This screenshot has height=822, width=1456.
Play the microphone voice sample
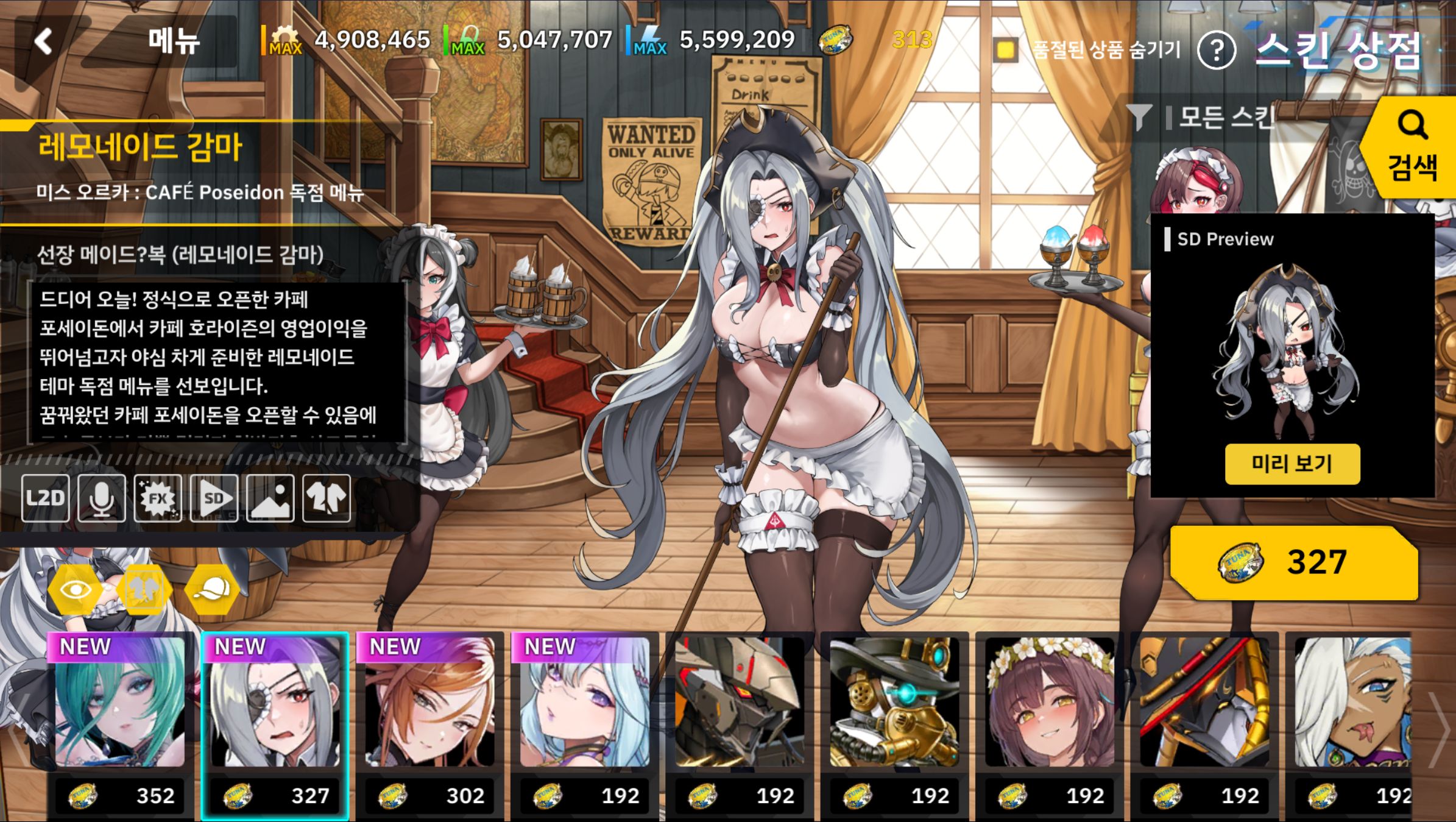coord(101,498)
